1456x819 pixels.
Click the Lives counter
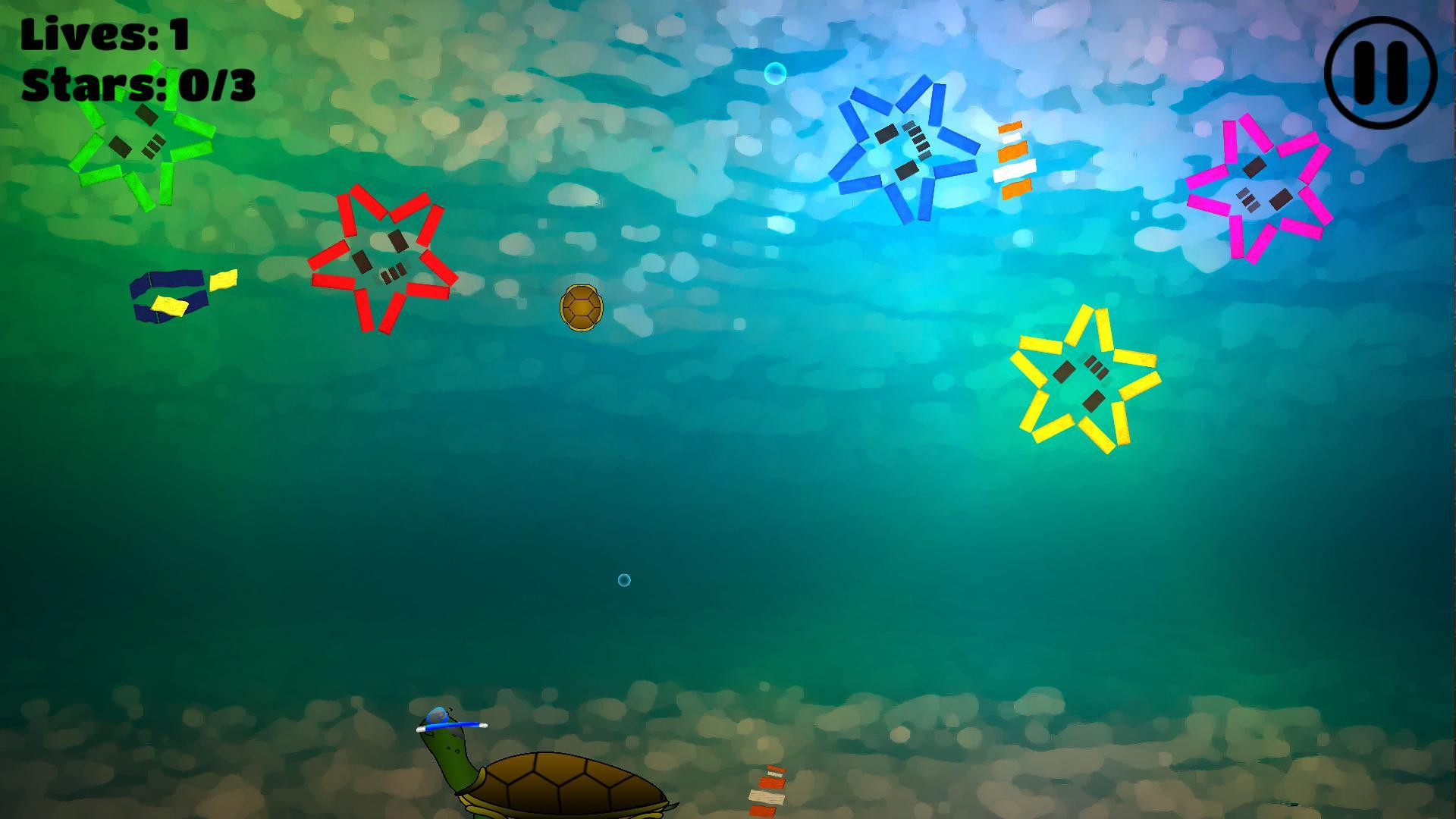[x=106, y=34]
